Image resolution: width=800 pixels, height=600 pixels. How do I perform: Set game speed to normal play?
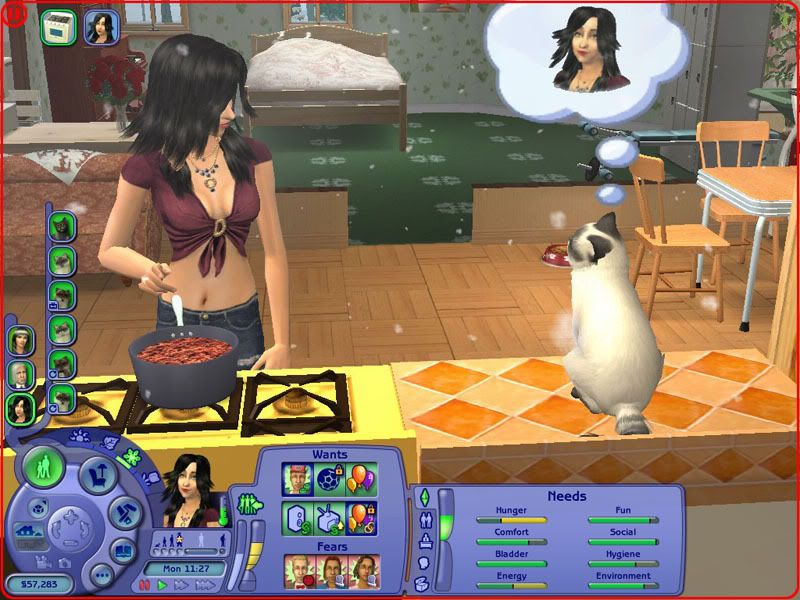pos(162,585)
